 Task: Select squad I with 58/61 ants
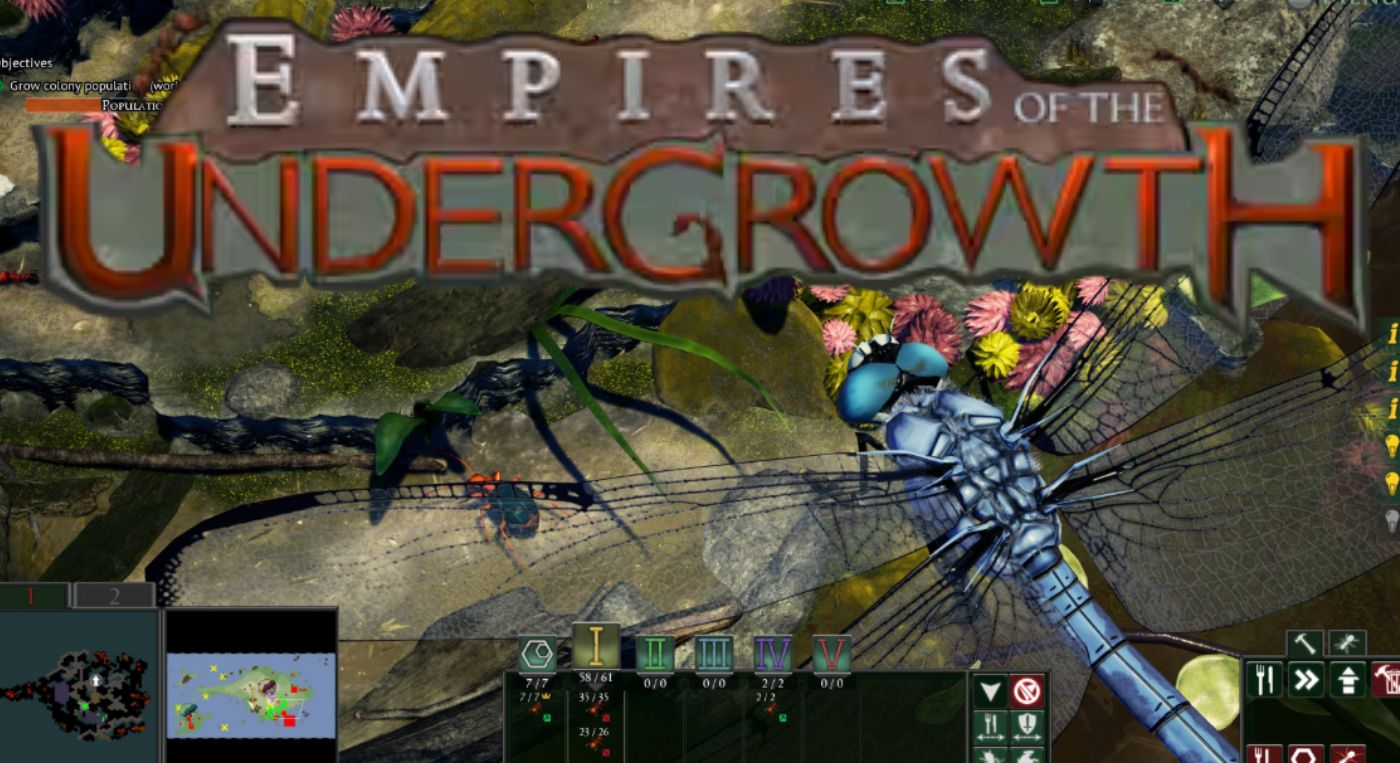(598, 645)
